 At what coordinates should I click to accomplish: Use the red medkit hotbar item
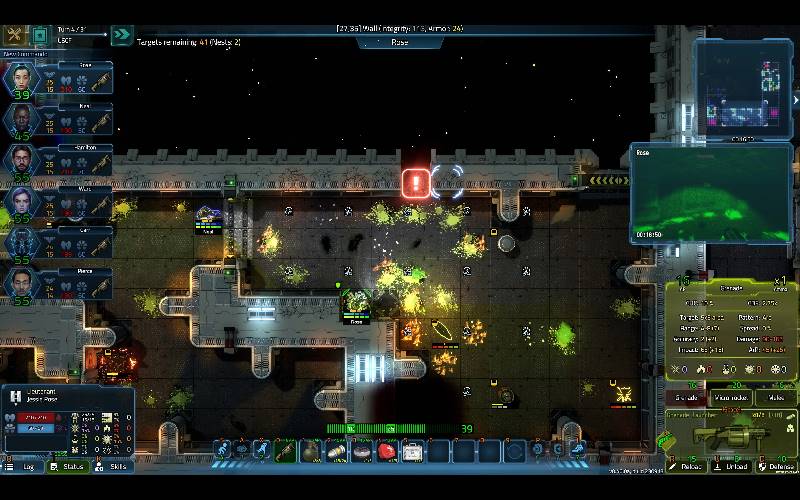pos(387,451)
